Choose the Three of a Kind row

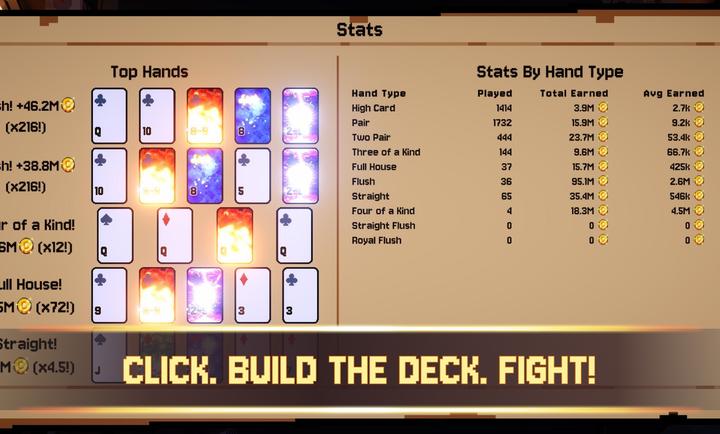click(387, 152)
